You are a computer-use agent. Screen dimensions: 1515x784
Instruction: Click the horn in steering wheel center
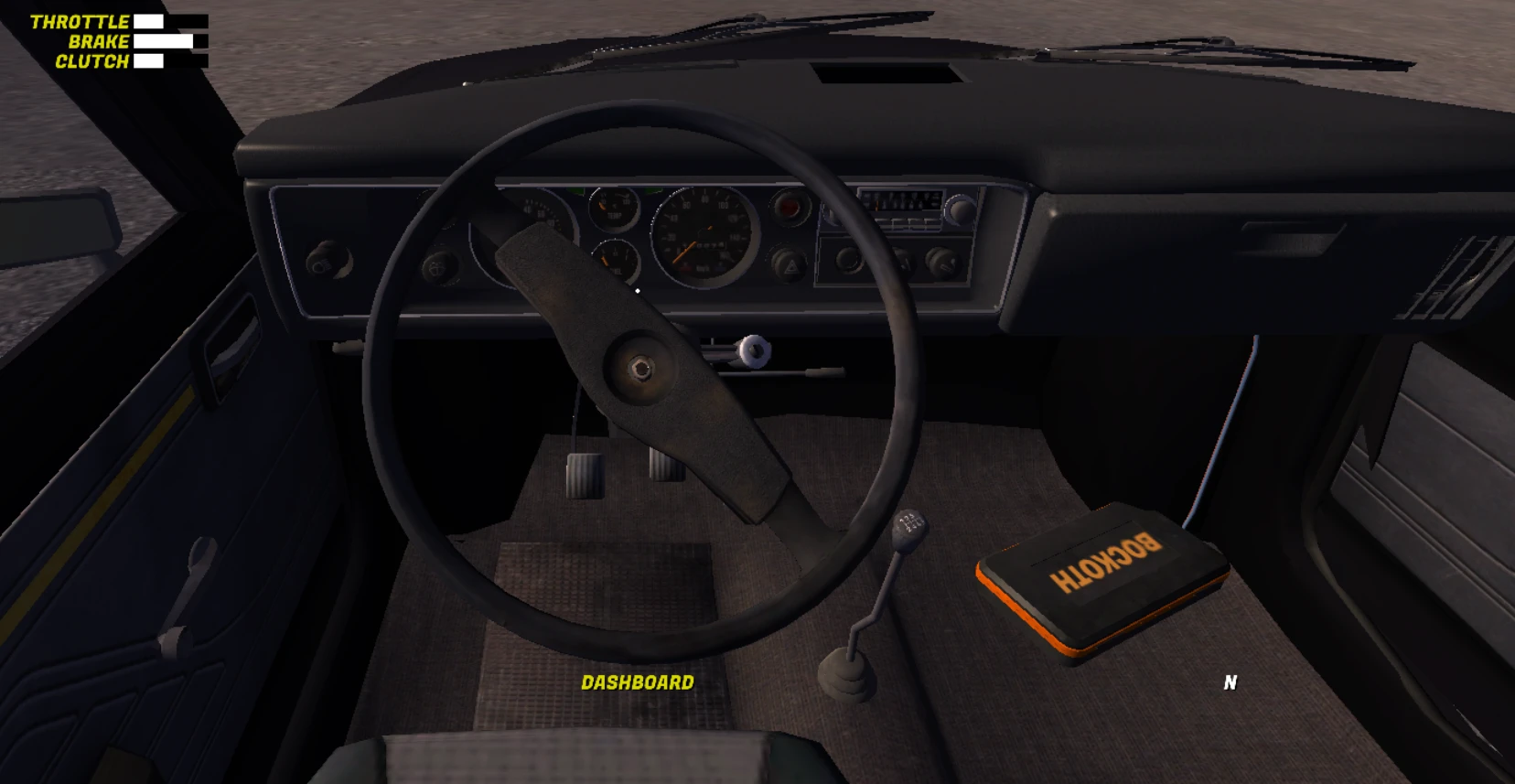(640, 366)
